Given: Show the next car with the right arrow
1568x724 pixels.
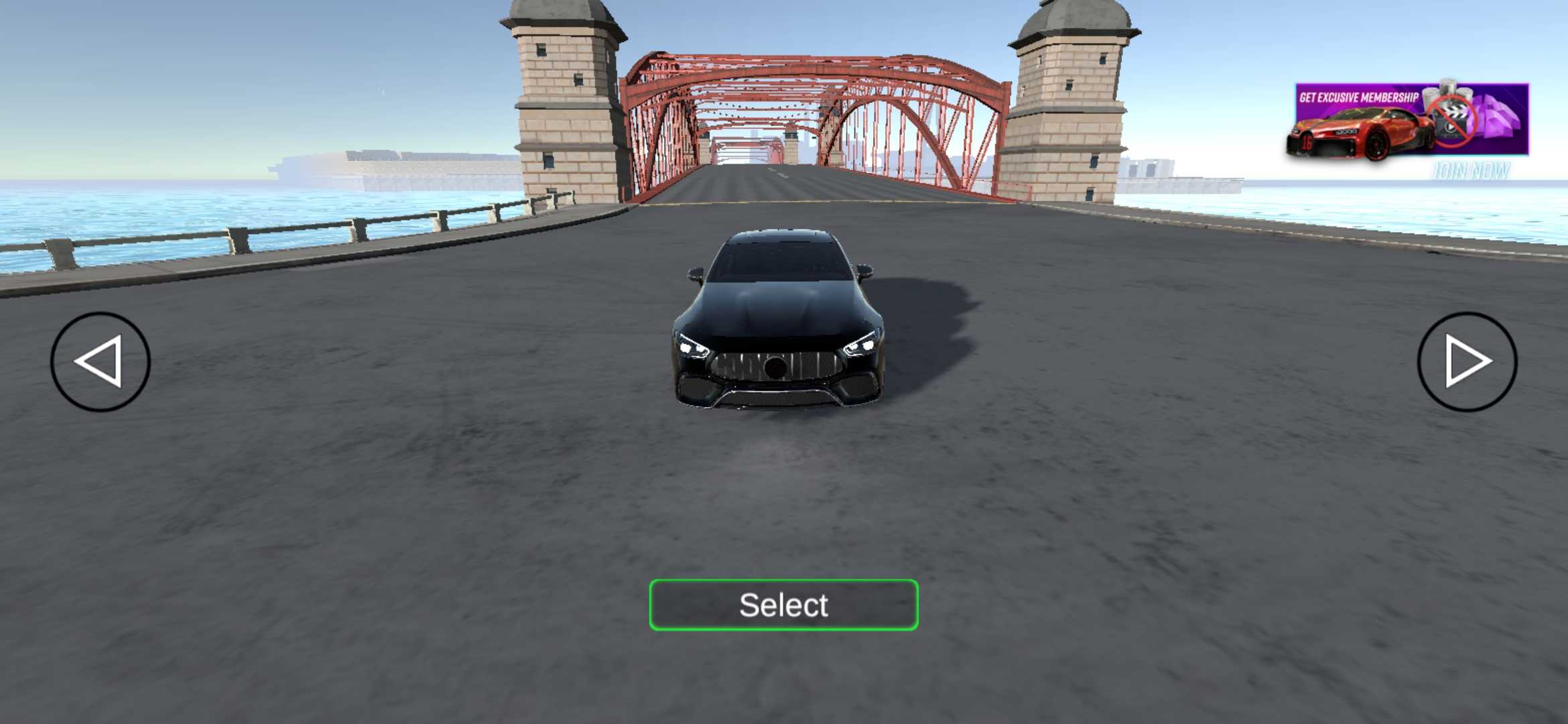Looking at the screenshot, I should pos(1467,361).
